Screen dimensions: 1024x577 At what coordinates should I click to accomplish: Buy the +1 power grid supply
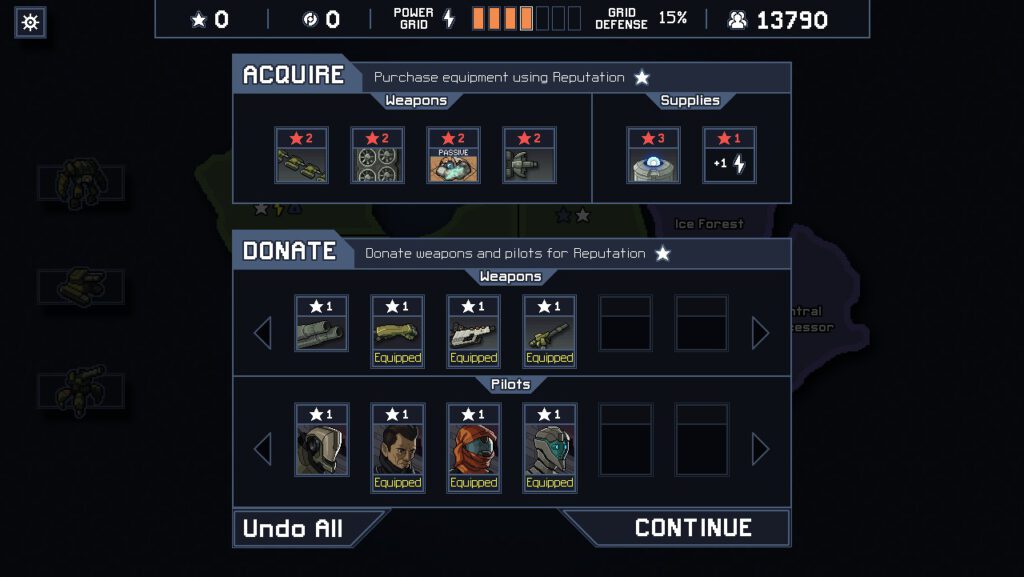tap(729, 156)
